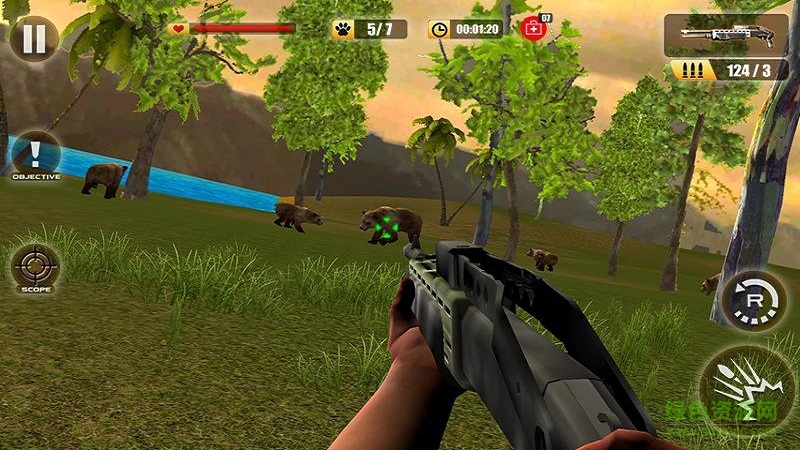Toggle the Scope view
800x450 pixels.
click(36, 270)
